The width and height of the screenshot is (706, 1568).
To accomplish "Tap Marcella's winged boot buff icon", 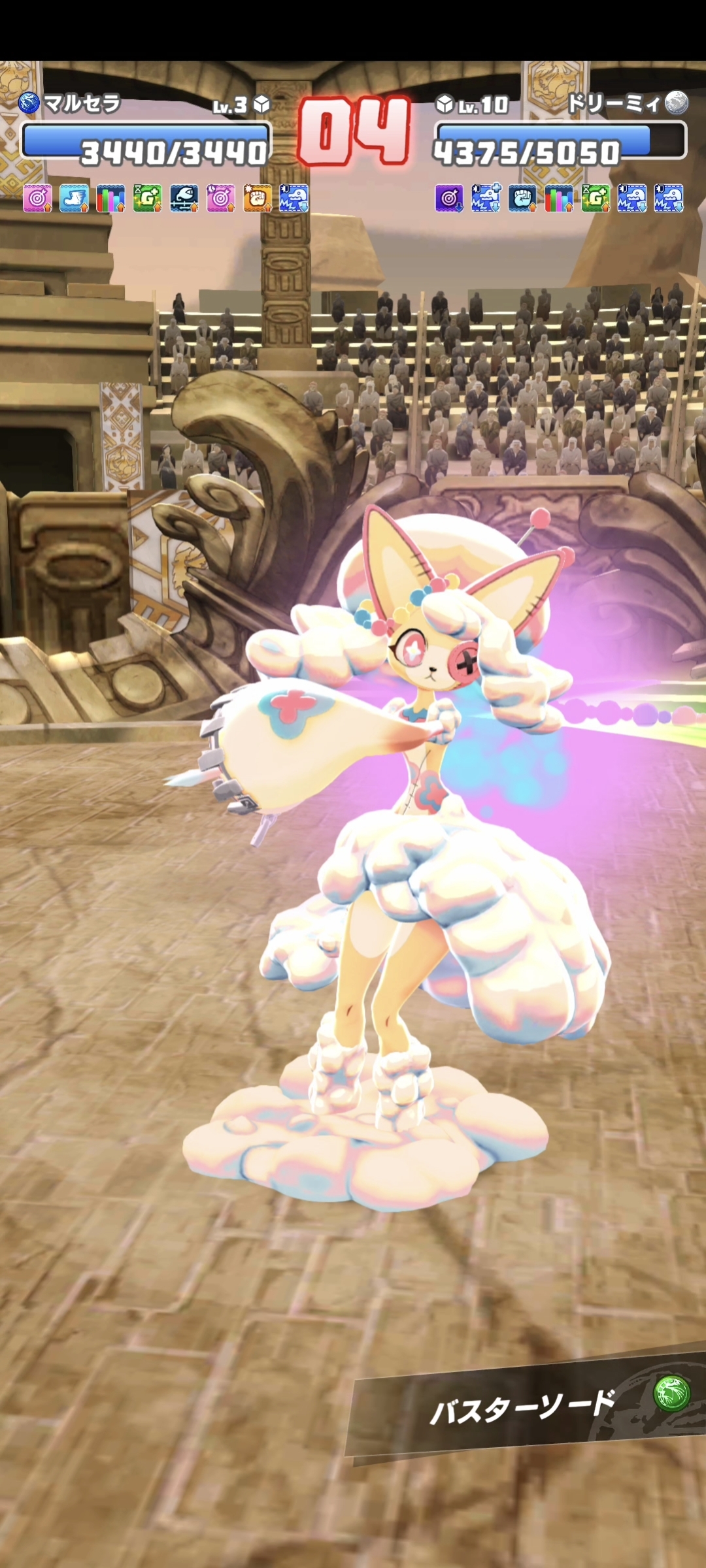I will tap(74, 198).
